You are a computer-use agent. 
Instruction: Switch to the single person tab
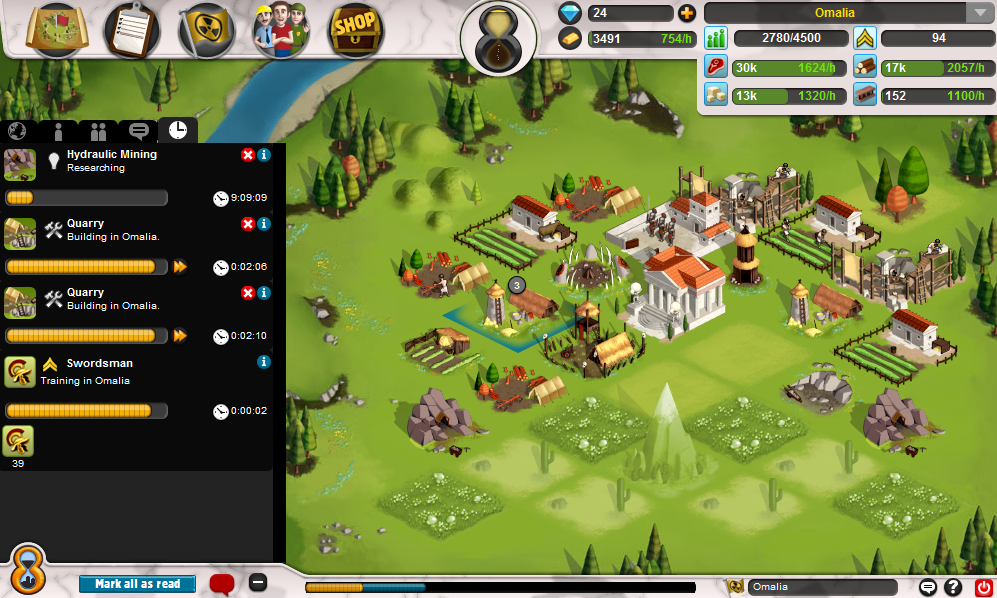(58, 131)
